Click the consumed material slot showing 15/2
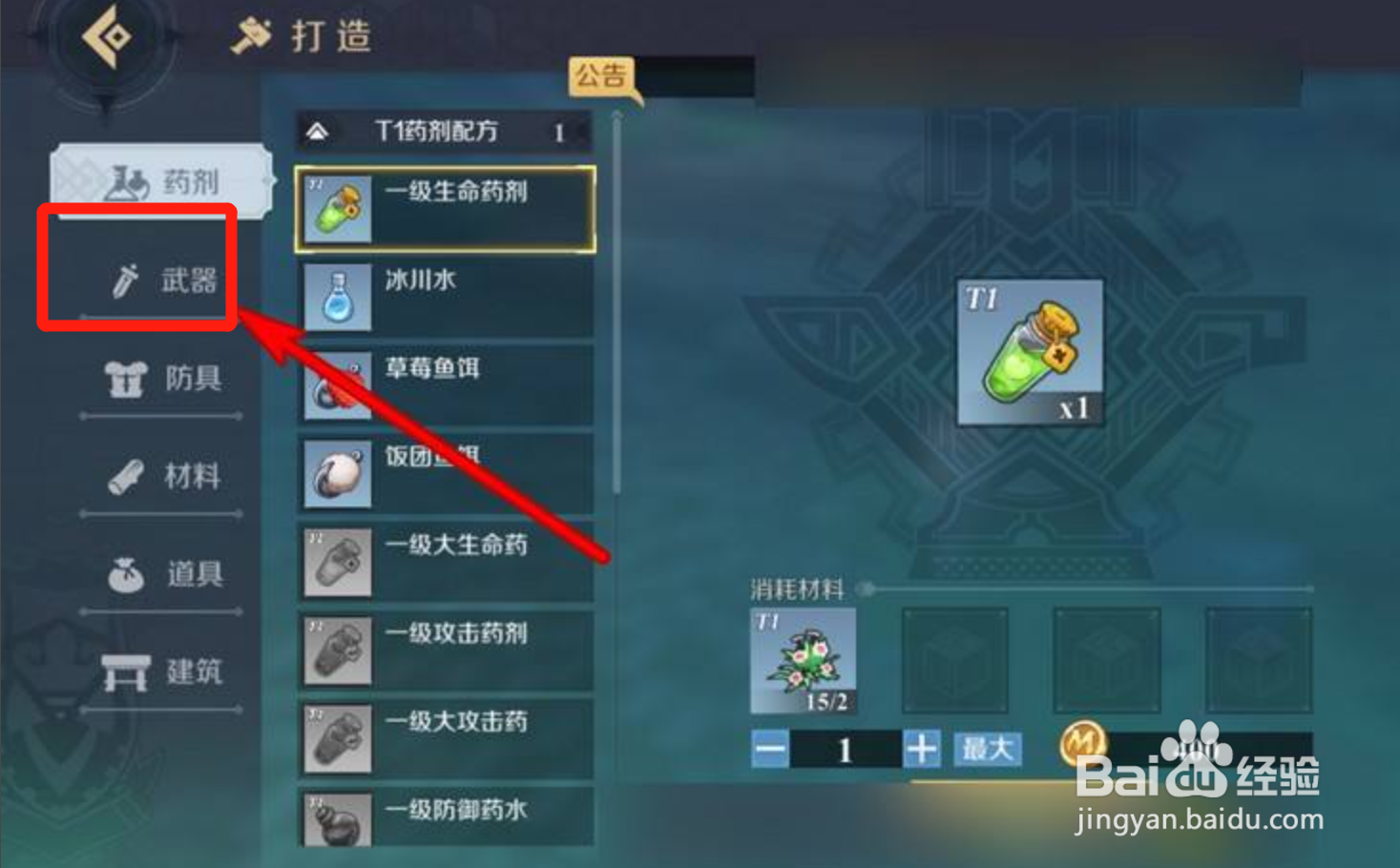 802,660
